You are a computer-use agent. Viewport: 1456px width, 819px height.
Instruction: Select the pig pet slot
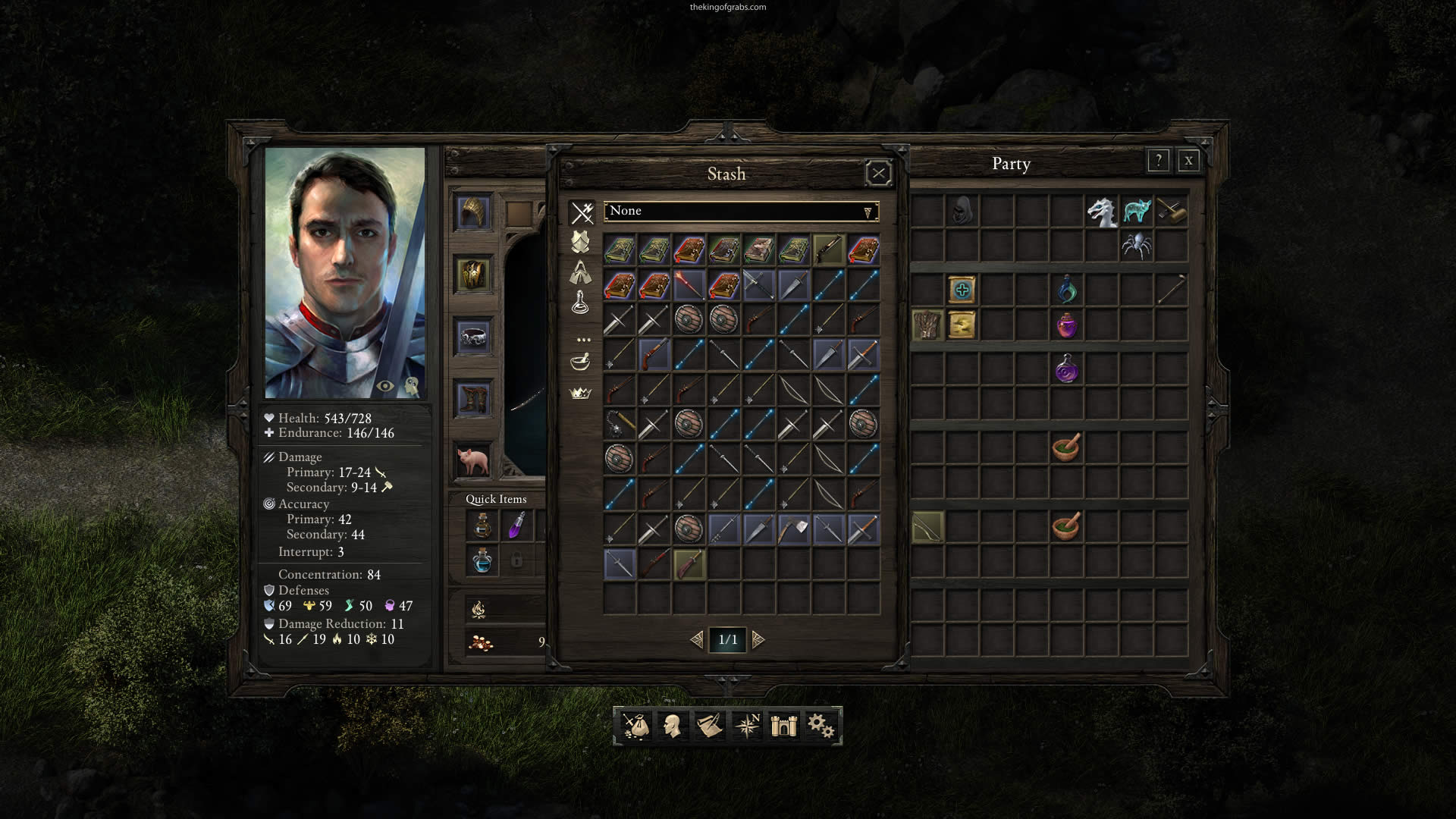click(x=473, y=460)
